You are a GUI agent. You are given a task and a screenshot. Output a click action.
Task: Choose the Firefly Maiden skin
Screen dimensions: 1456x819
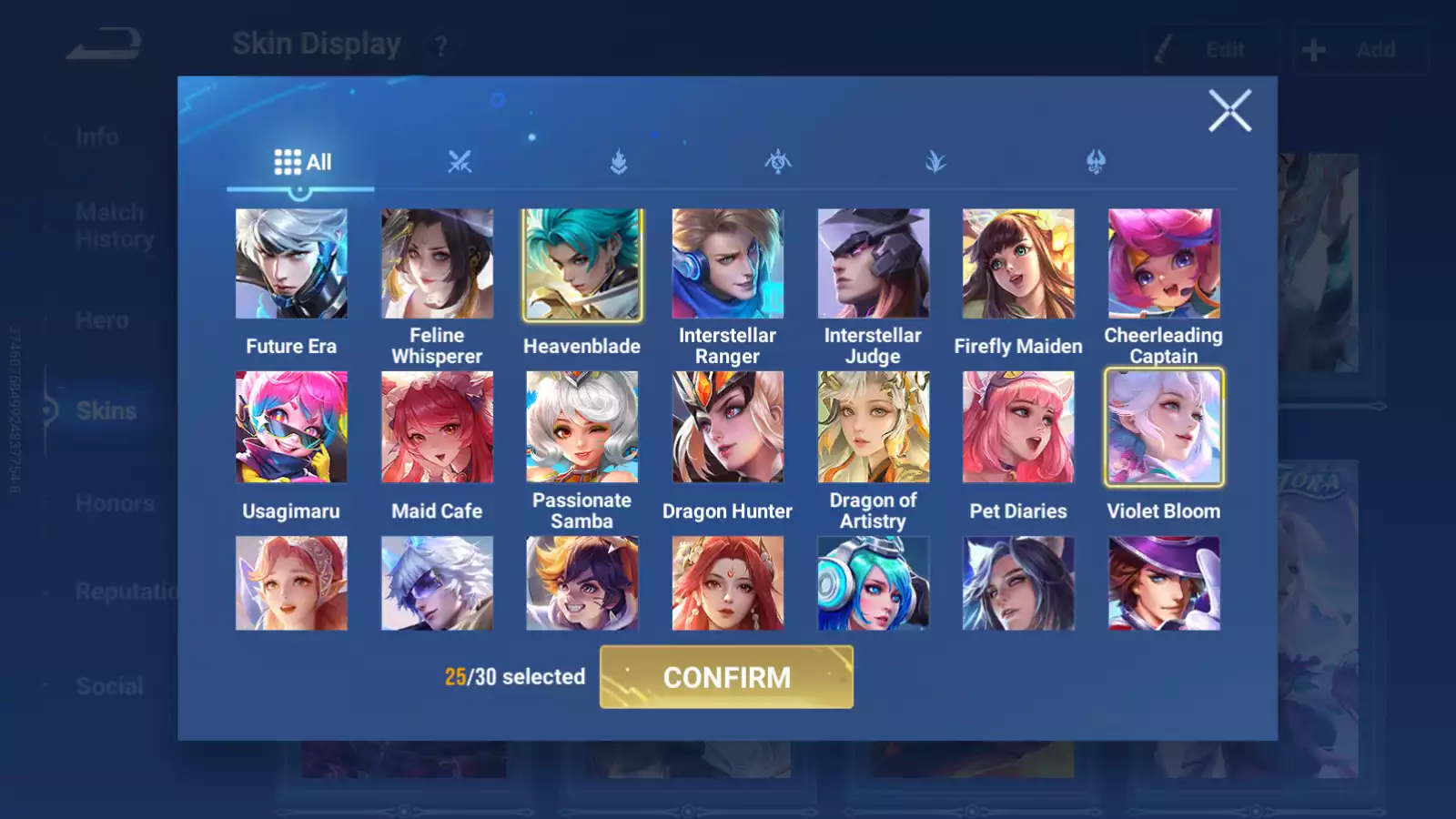(1018, 264)
